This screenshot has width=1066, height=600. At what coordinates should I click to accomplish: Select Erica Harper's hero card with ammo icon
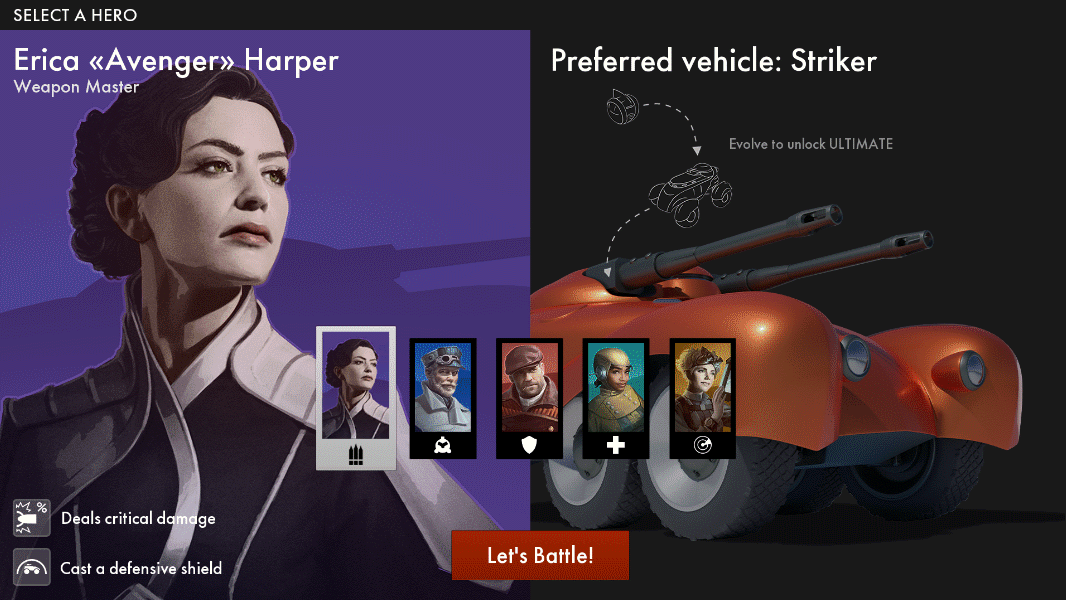[356, 397]
